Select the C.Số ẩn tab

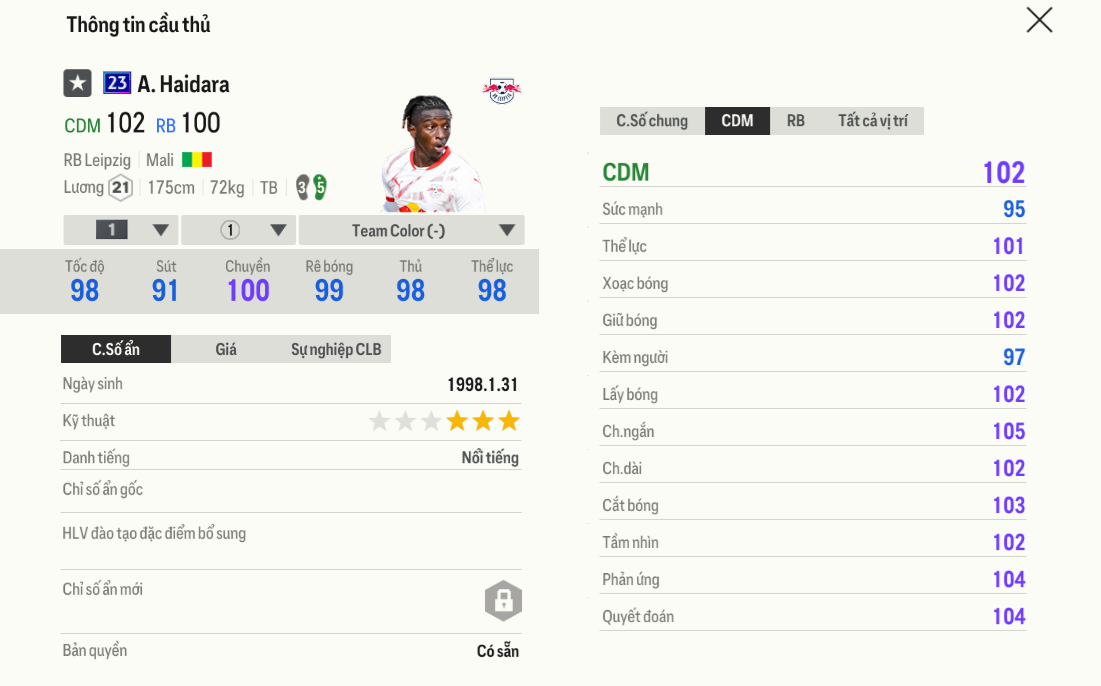pos(116,349)
